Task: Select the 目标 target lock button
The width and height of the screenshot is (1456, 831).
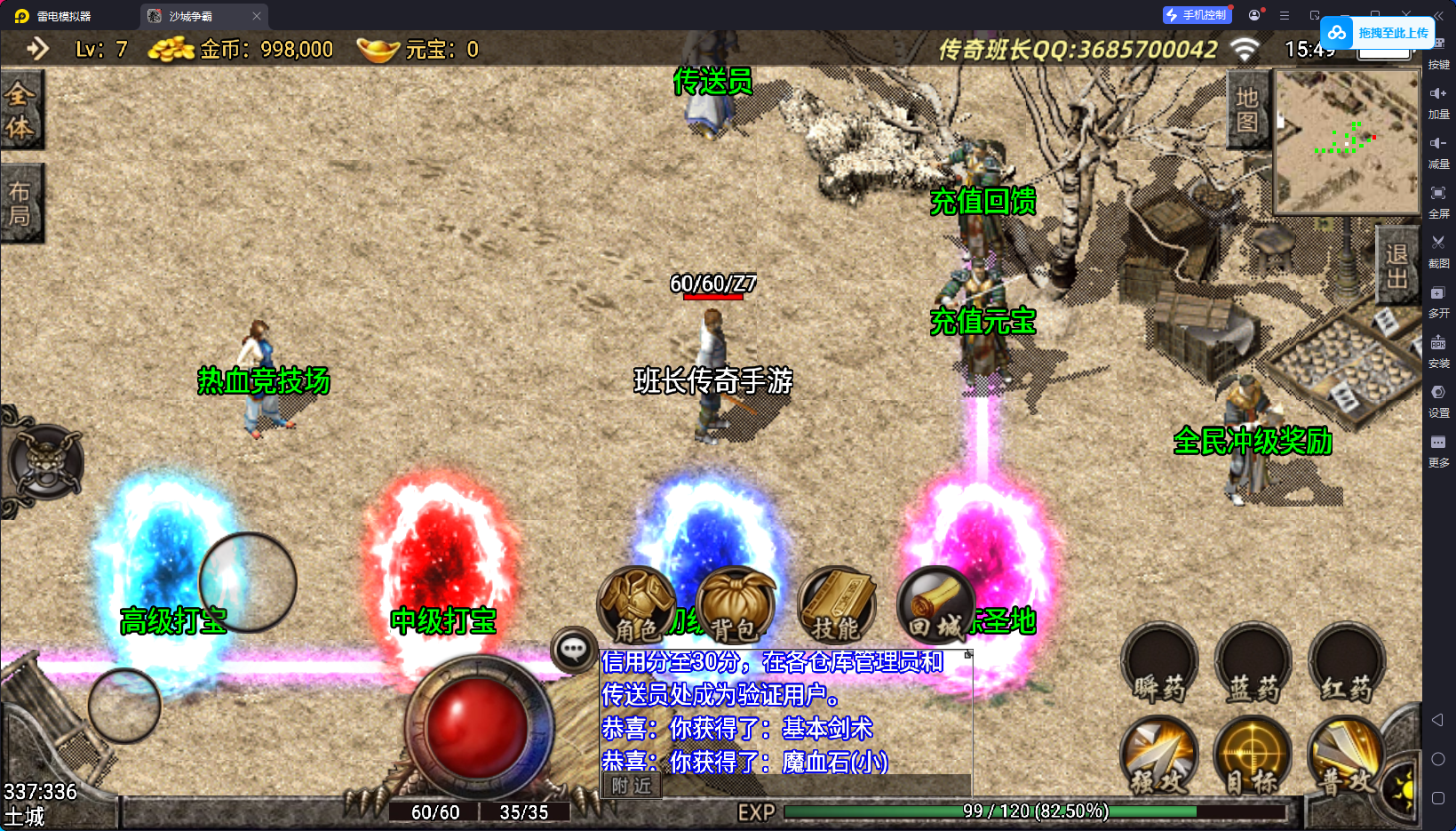Action: [1253, 755]
